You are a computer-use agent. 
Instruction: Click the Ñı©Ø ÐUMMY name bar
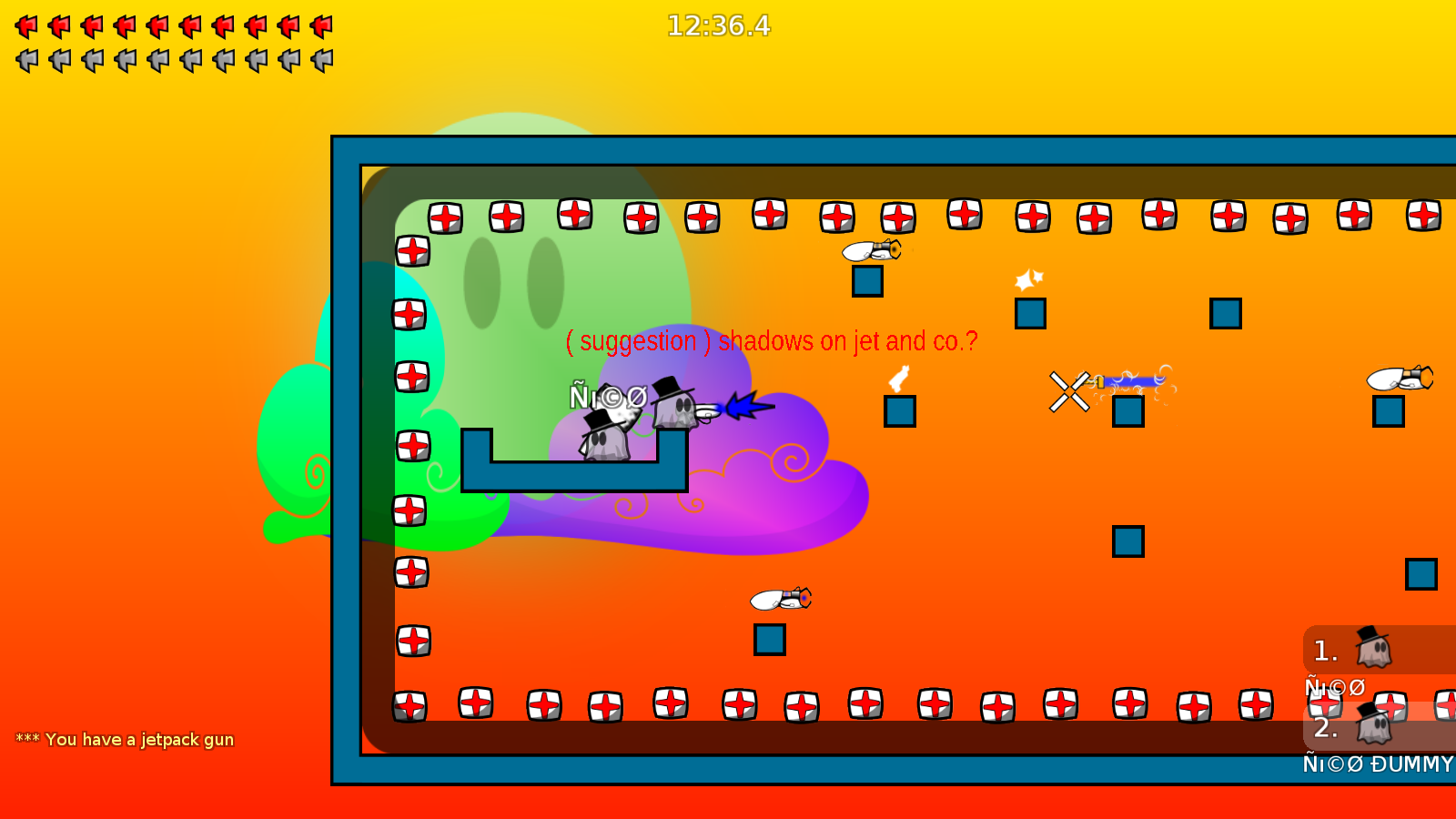point(1374,764)
